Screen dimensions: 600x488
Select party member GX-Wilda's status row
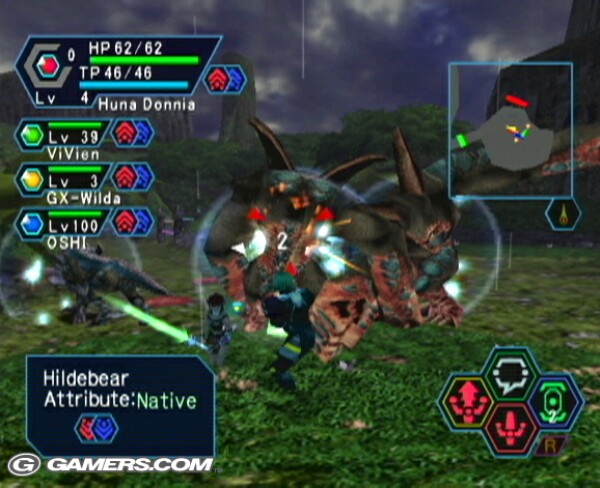click(84, 180)
